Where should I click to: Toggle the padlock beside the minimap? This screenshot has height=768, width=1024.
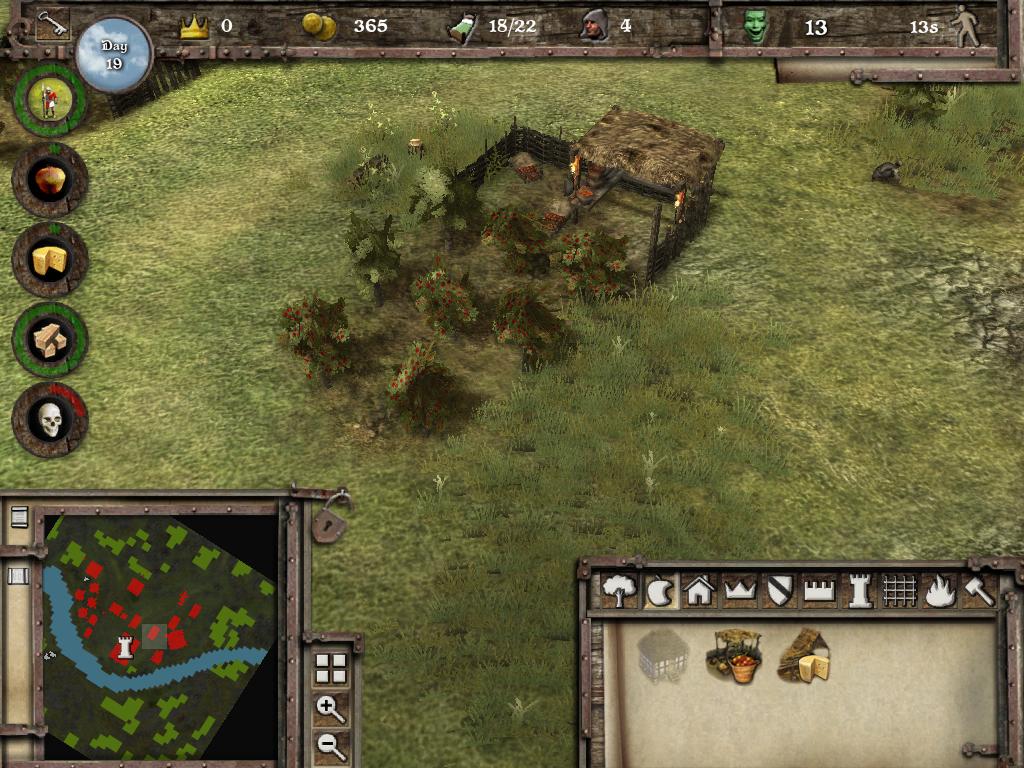[x=331, y=521]
